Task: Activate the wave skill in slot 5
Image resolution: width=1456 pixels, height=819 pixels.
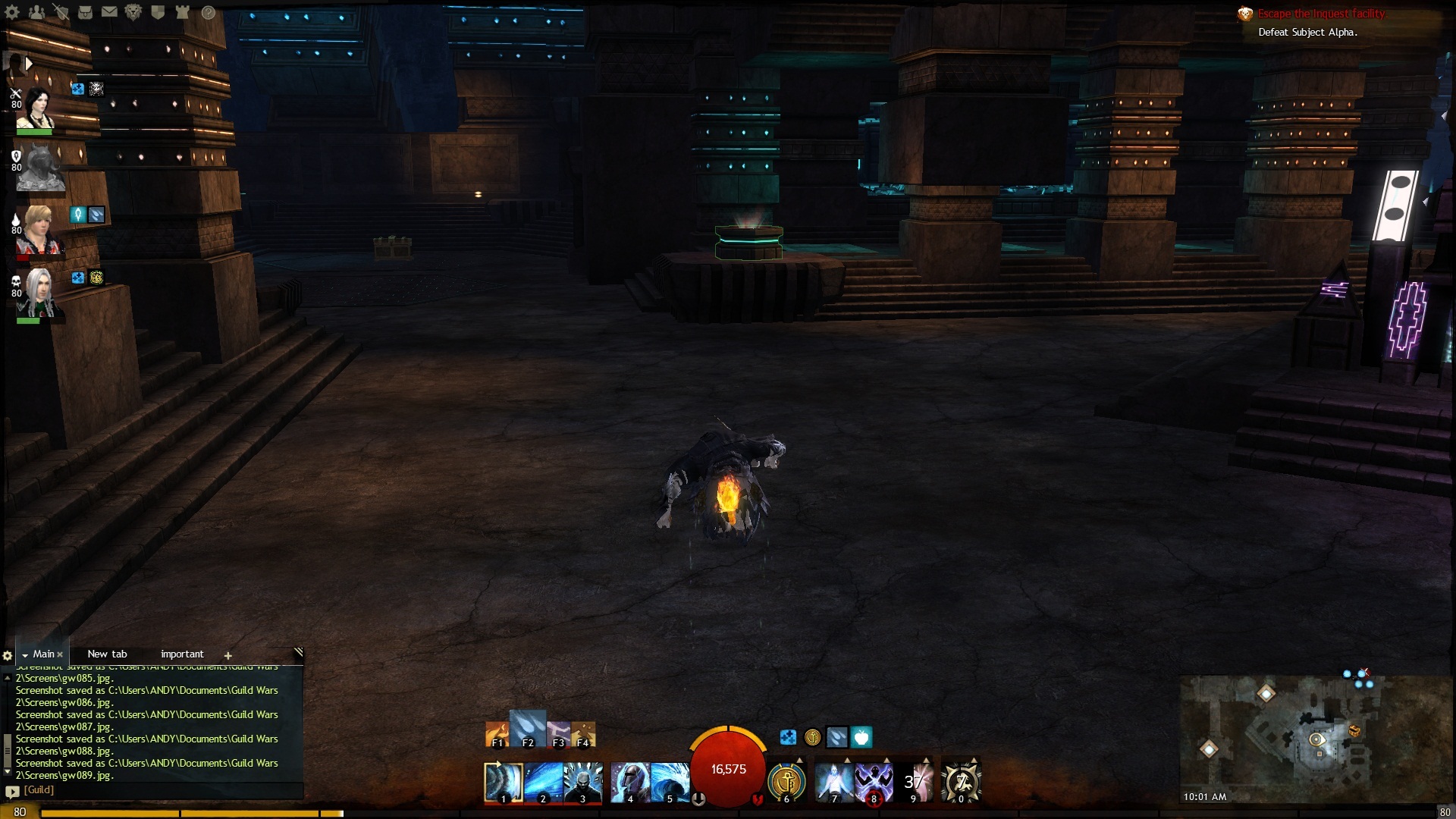Action: coord(670,782)
